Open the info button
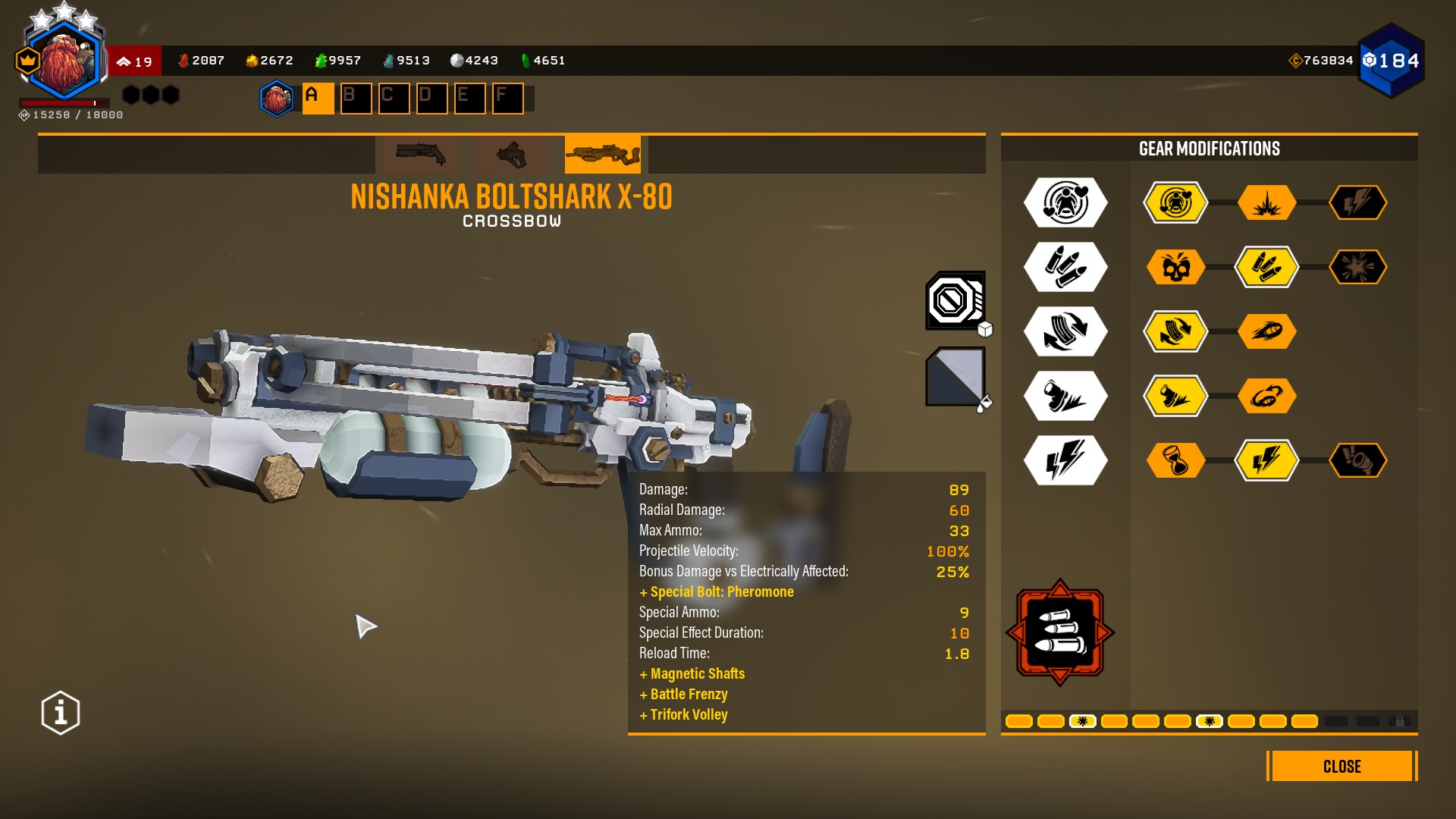Screen dimensions: 1456x819 [61, 713]
